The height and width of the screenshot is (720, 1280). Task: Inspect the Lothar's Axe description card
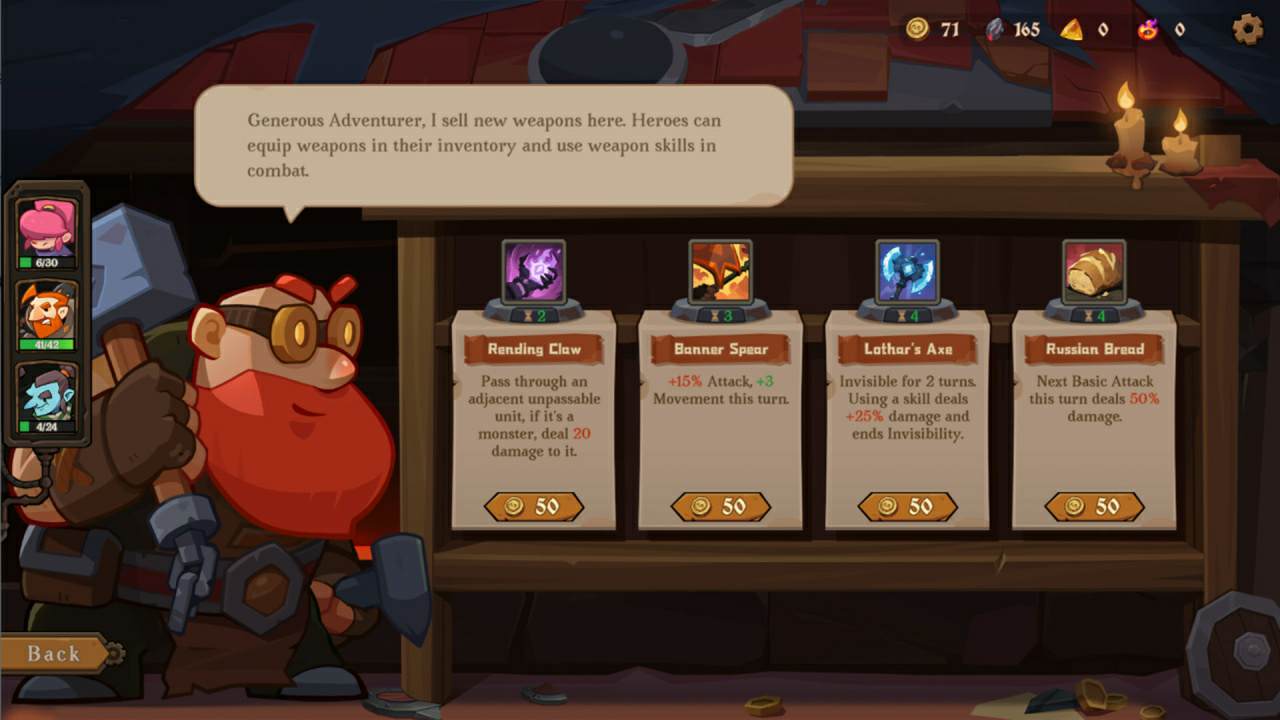point(907,415)
